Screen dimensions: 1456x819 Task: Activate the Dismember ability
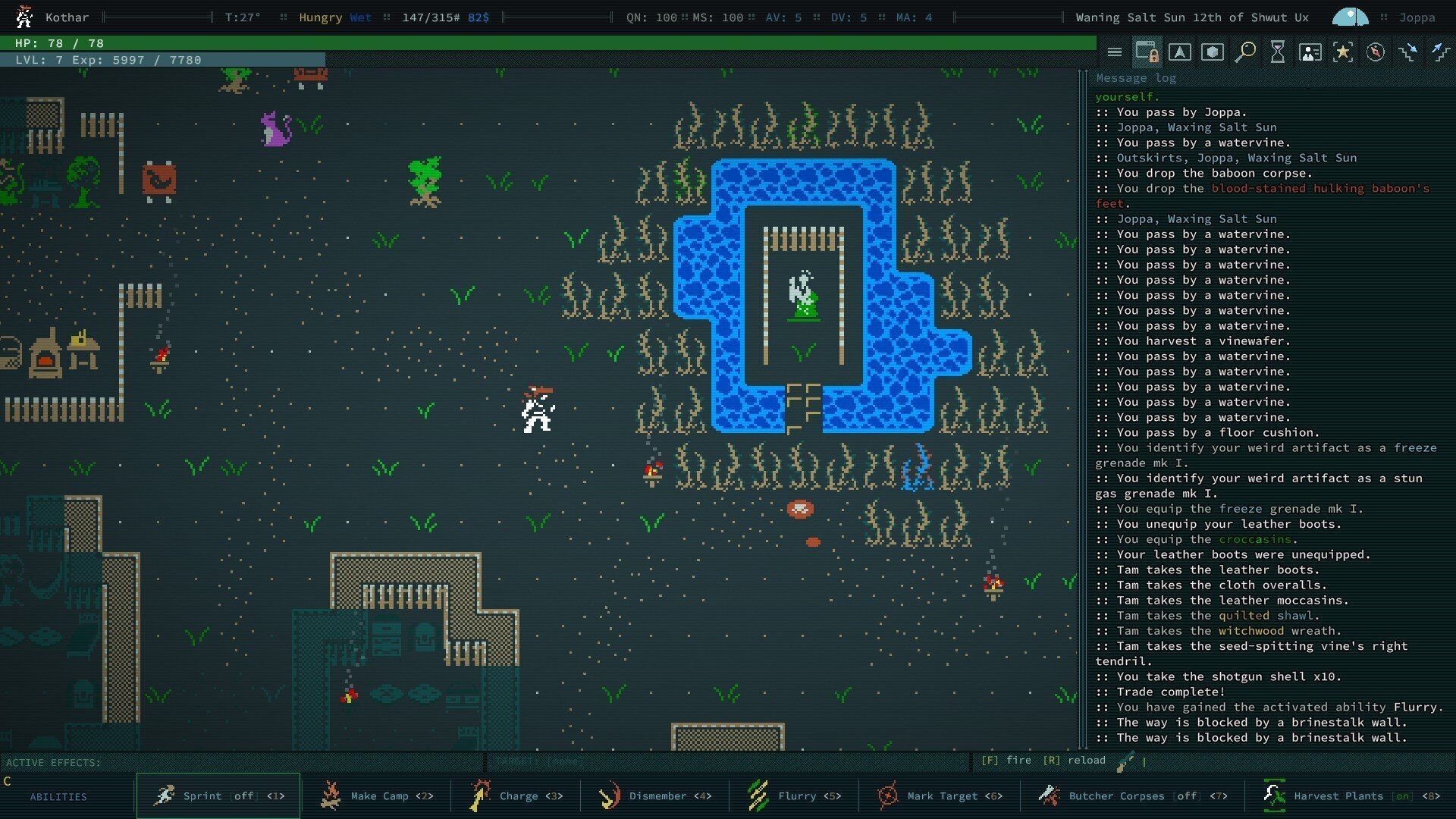pos(654,795)
